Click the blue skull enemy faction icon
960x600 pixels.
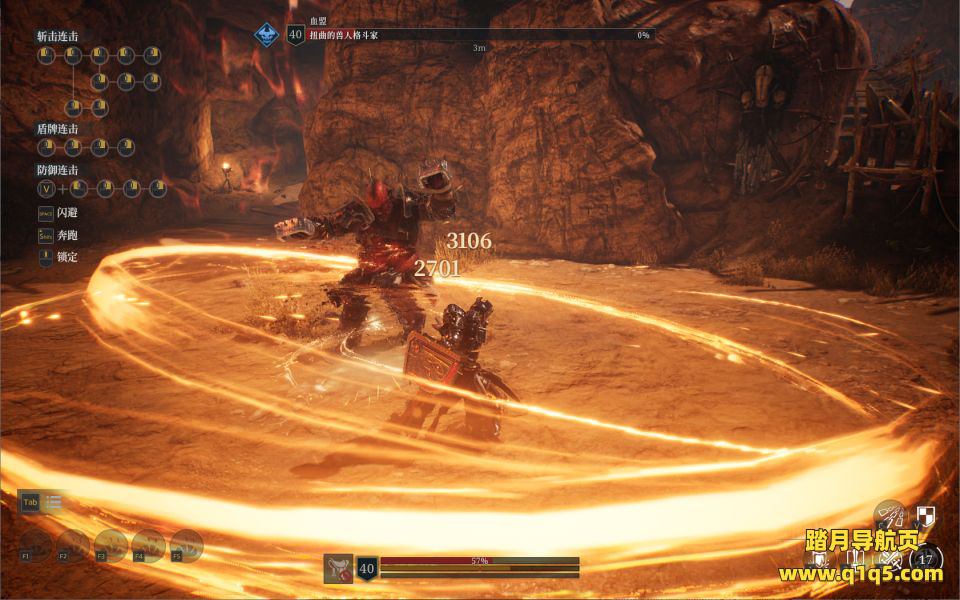[x=267, y=35]
